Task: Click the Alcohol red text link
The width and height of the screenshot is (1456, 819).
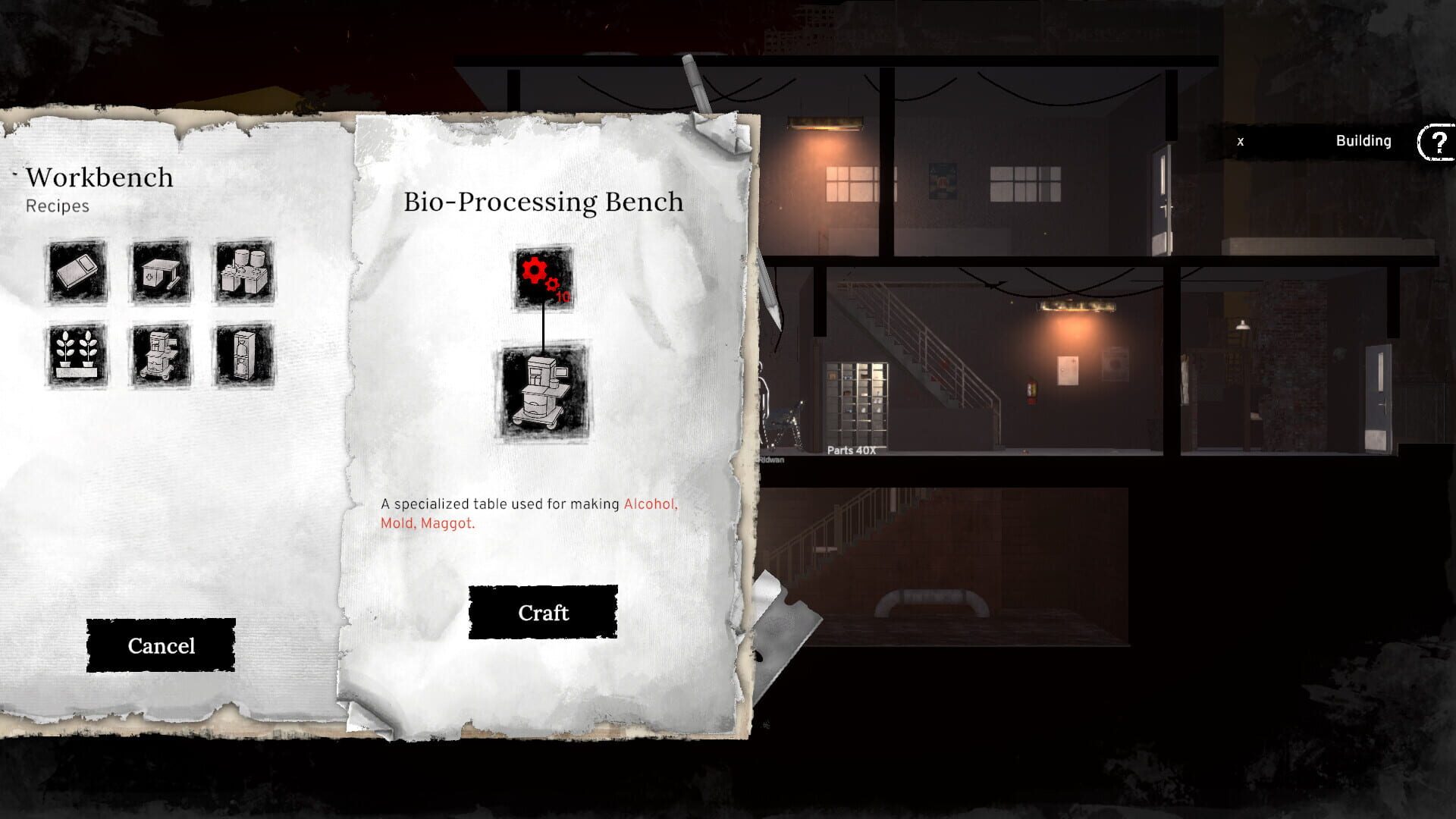Action: pos(650,504)
